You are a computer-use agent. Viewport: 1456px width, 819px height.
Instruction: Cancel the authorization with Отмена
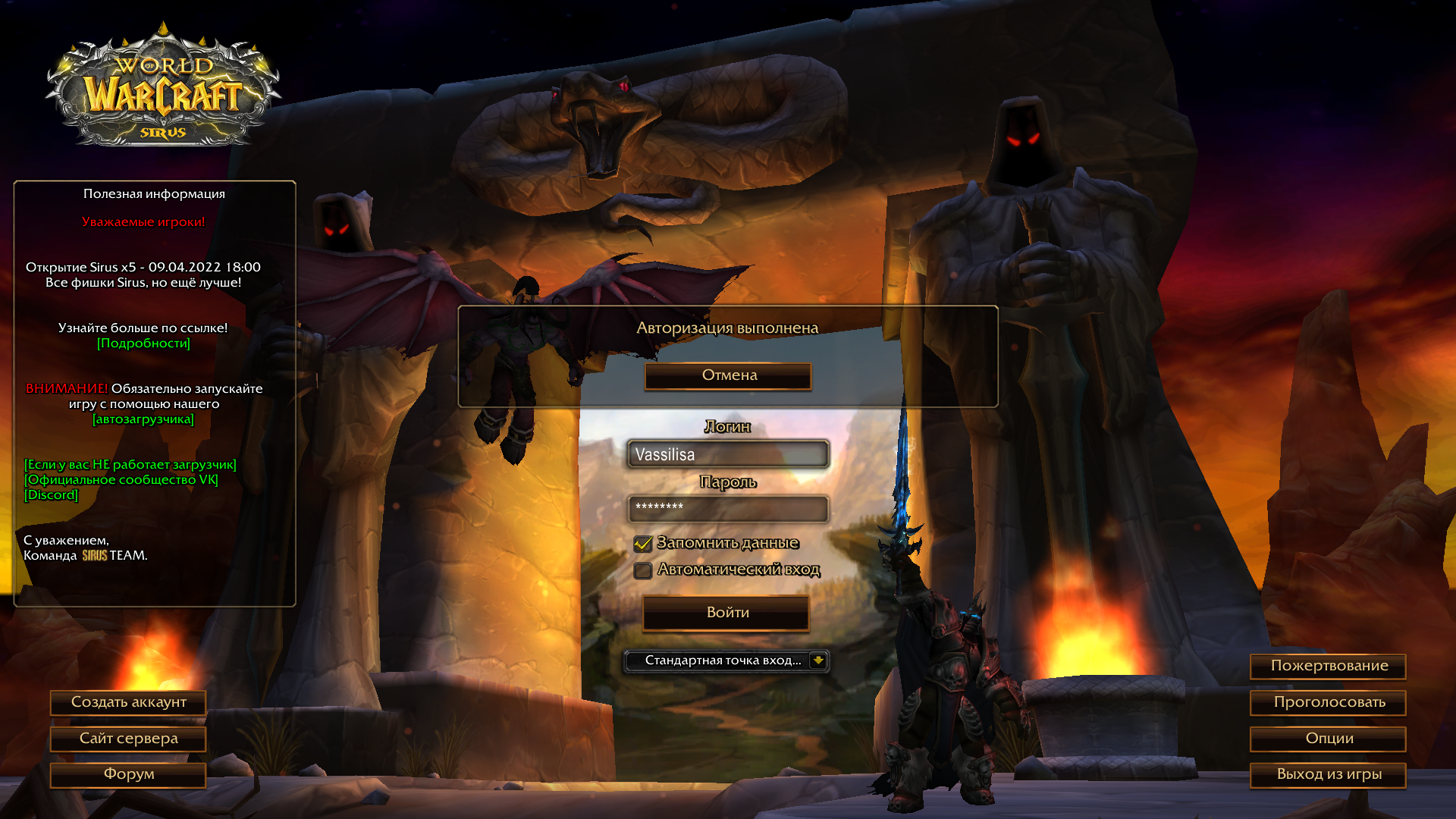[x=728, y=375]
